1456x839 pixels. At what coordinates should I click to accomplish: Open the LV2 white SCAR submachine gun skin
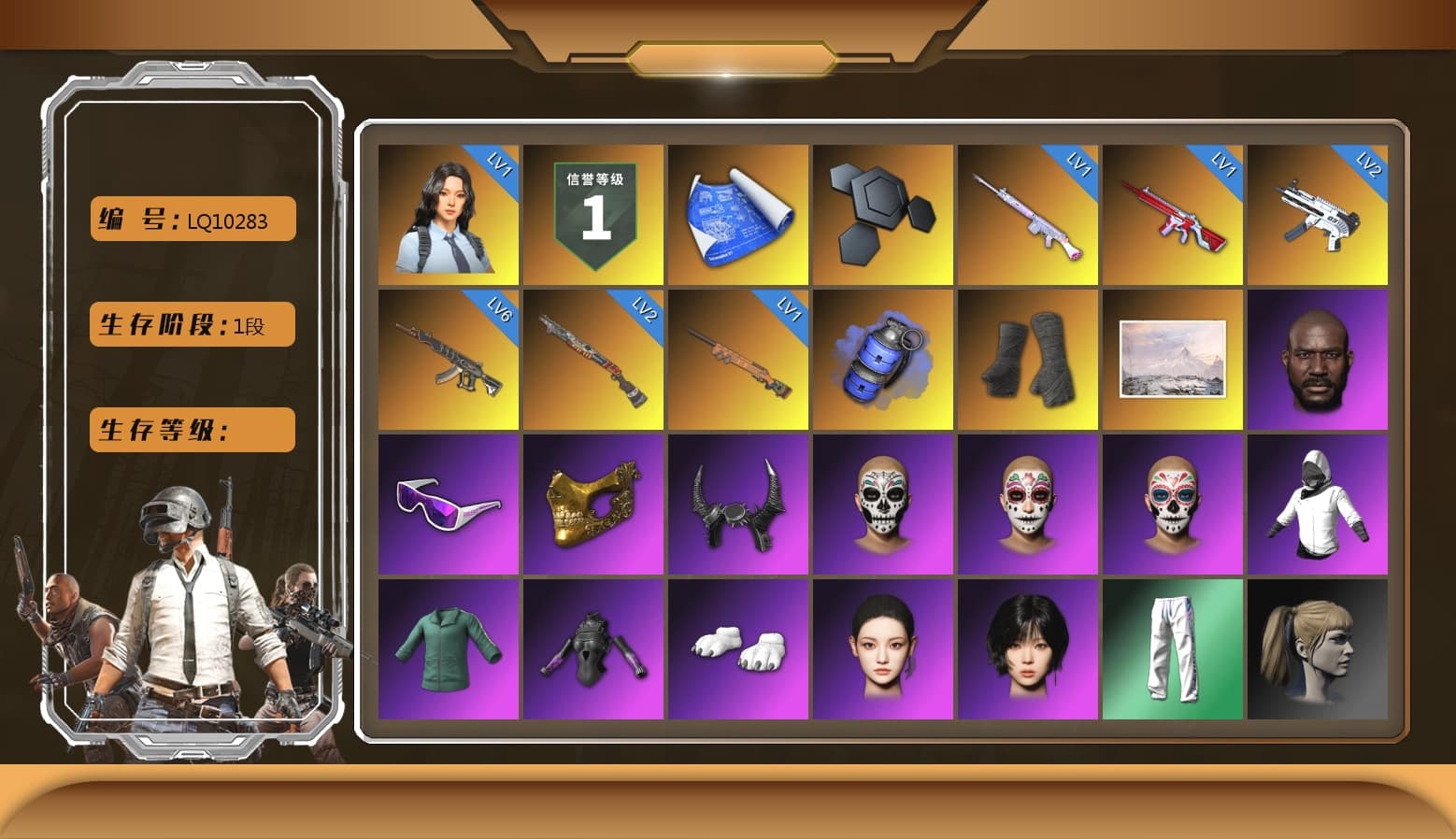pyautogui.click(x=1318, y=213)
